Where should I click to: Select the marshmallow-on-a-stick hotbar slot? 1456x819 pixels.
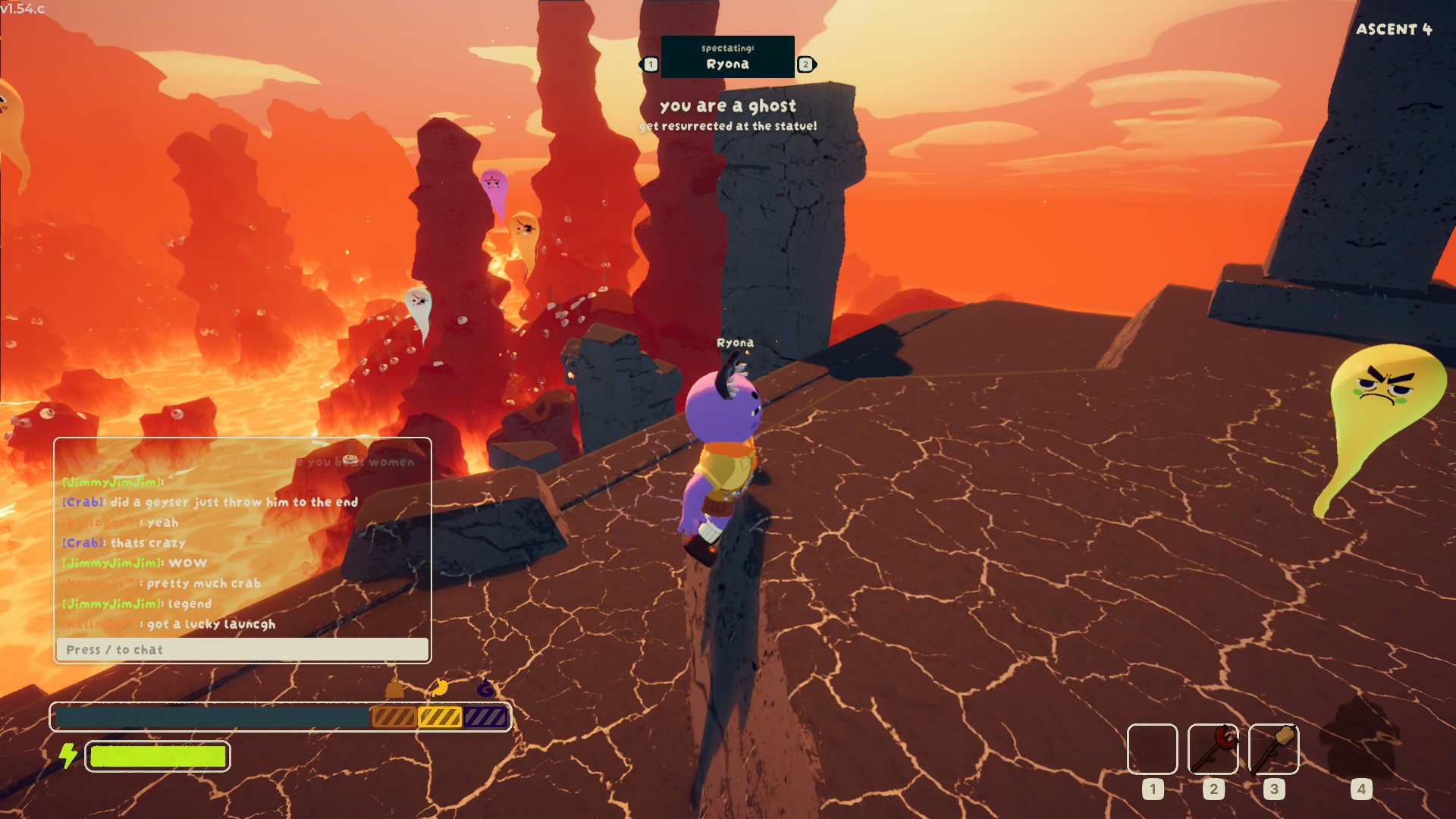pyautogui.click(x=1273, y=749)
